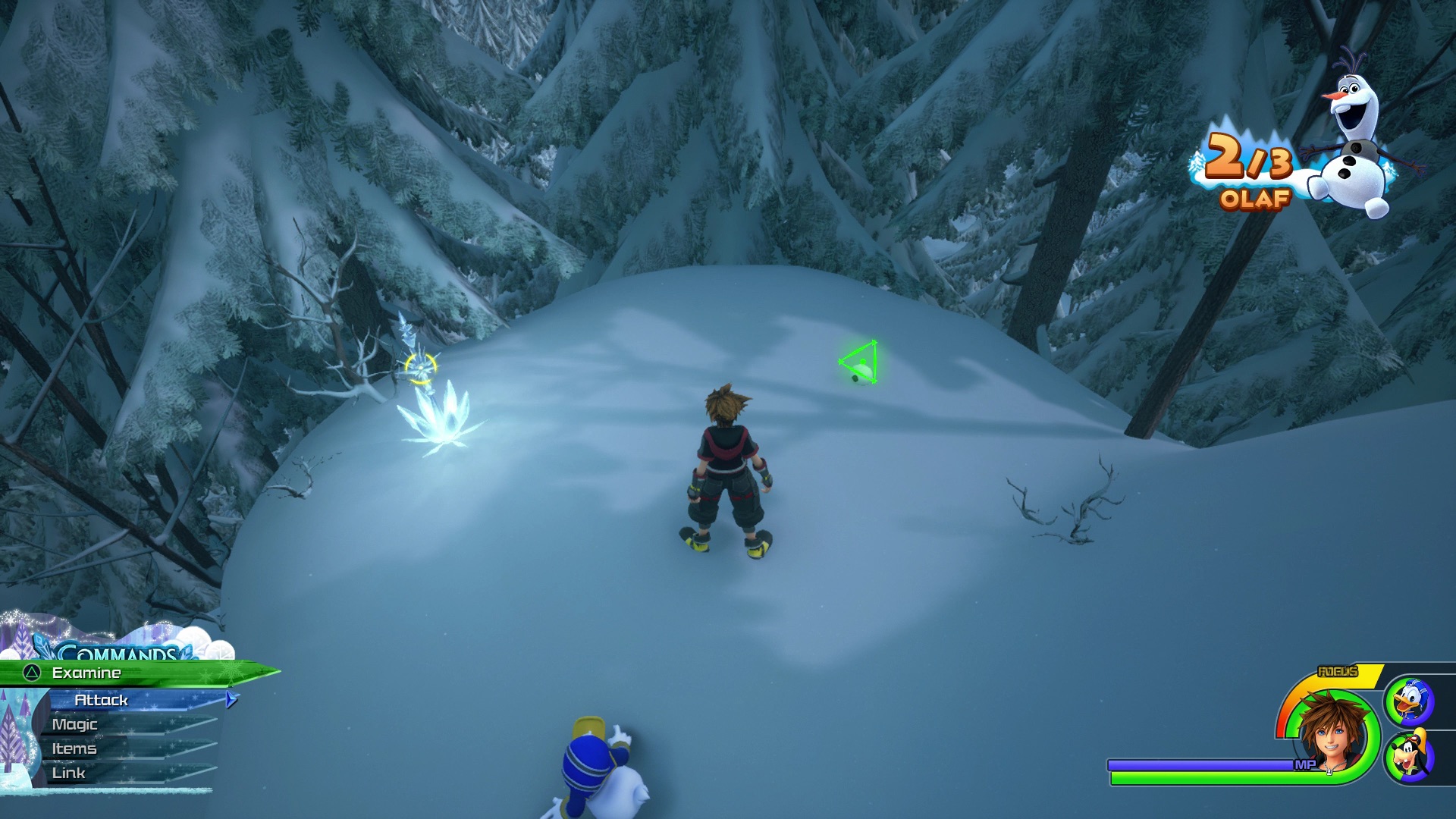The width and height of the screenshot is (1456, 819).
Task: Open the Magic command entry
Action: coord(74,724)
